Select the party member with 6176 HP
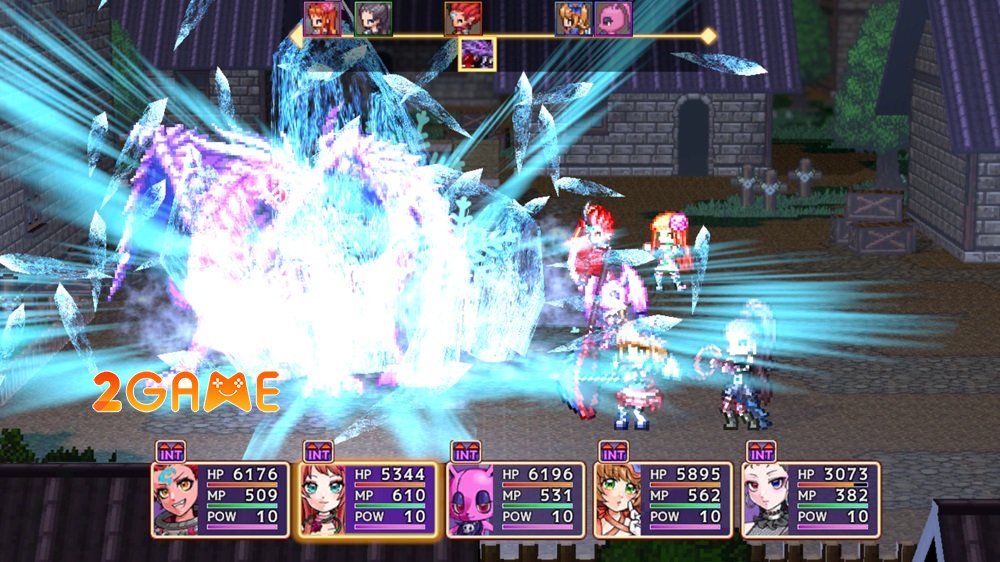 220,499
